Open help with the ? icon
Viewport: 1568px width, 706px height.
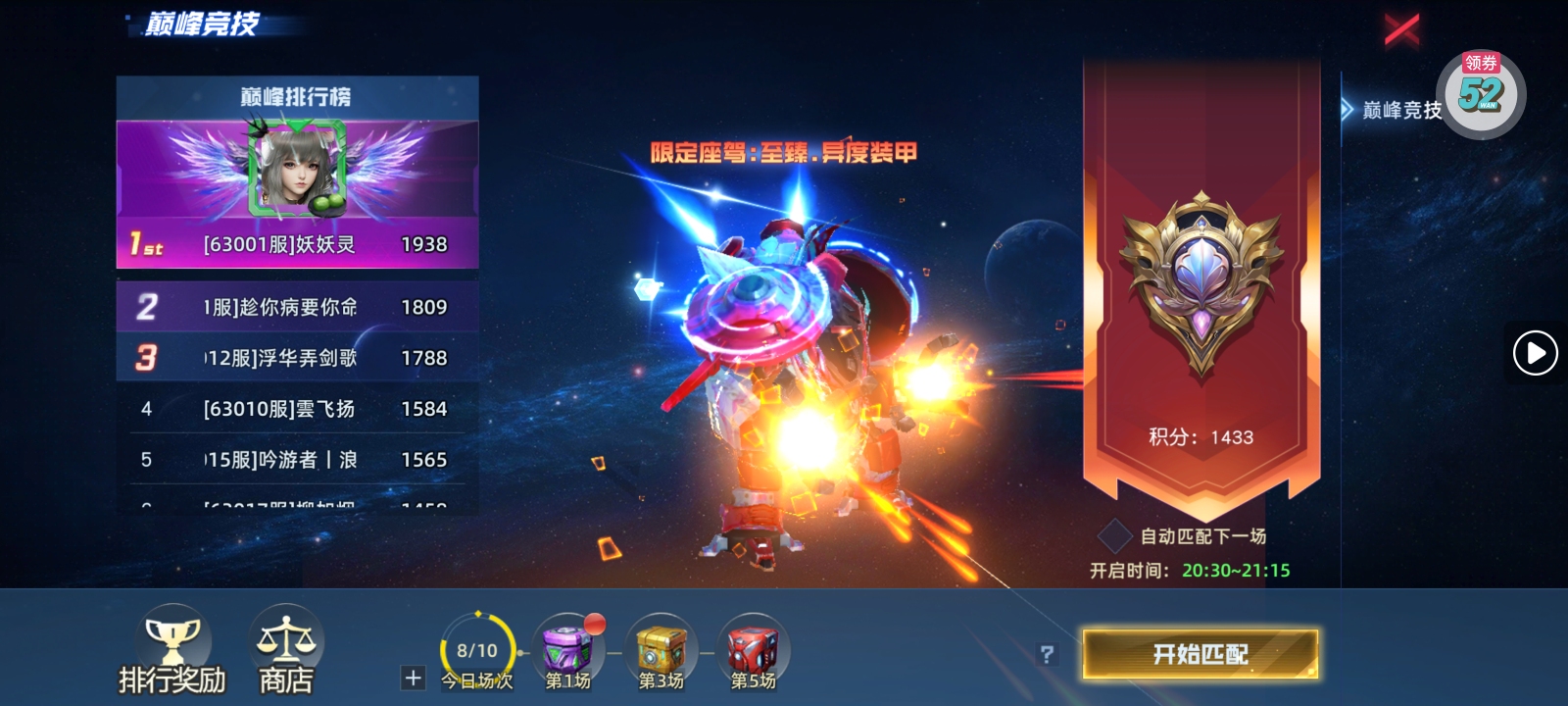click(1048, 651)
